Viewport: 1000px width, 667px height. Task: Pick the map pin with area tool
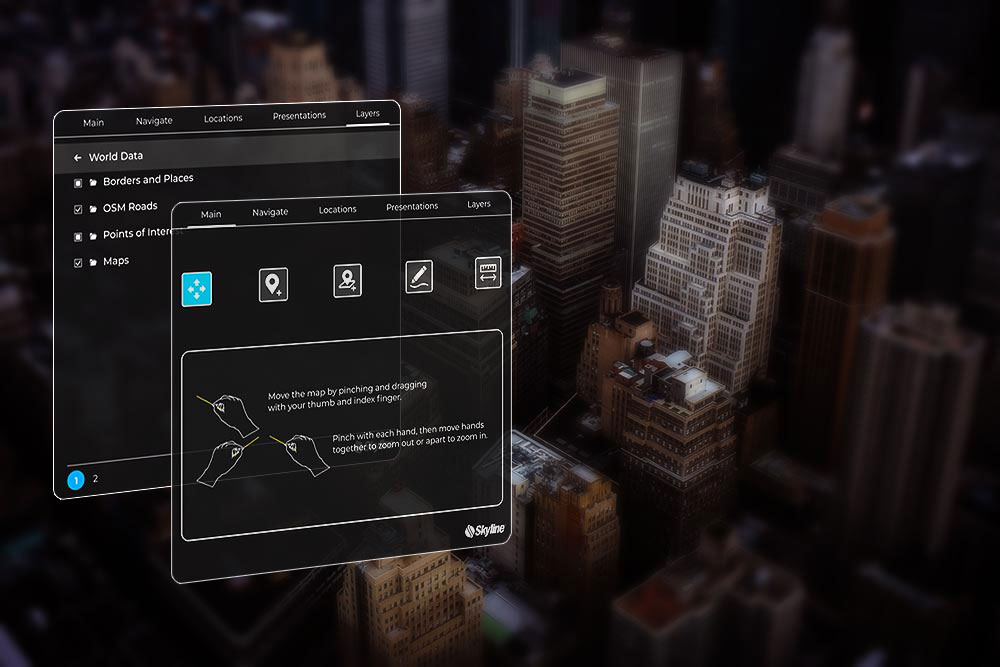[x=347, y=280]
